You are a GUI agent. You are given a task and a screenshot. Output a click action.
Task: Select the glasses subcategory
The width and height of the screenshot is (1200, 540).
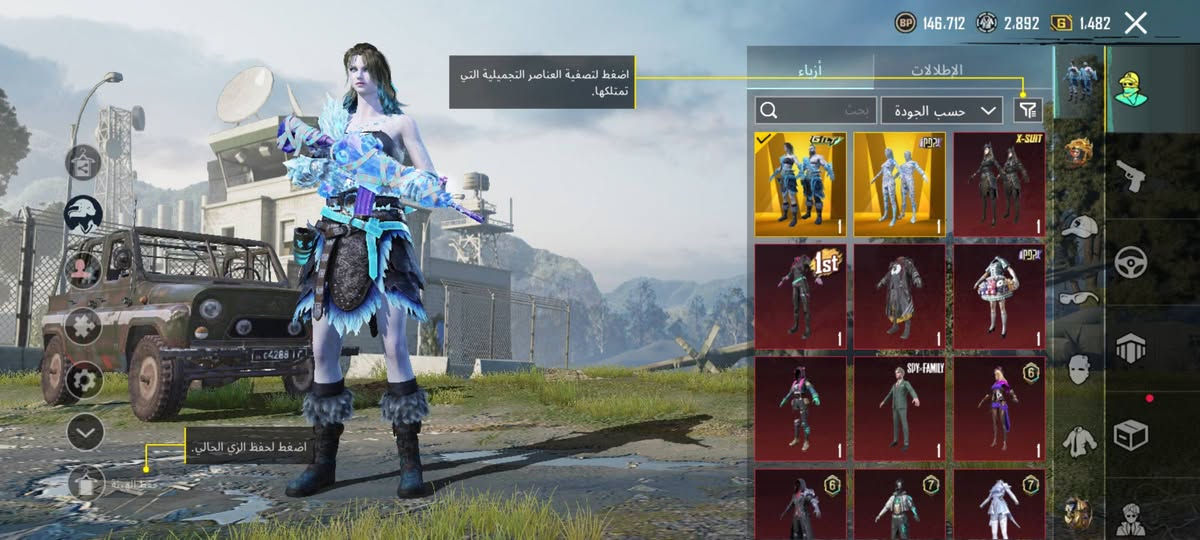[x=1079, y=297]
